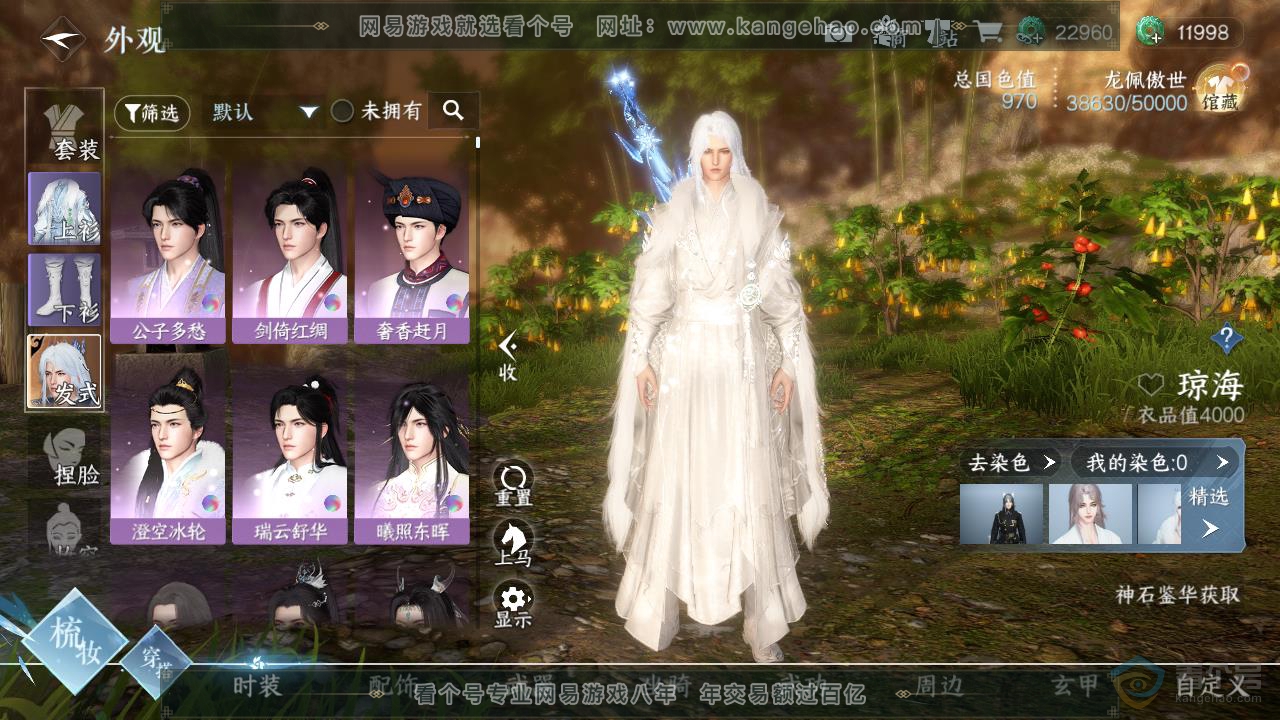The image size is (1280, 720).
Task: Open hairstyle search with magnifier icon
Action: tap(454, 111)
